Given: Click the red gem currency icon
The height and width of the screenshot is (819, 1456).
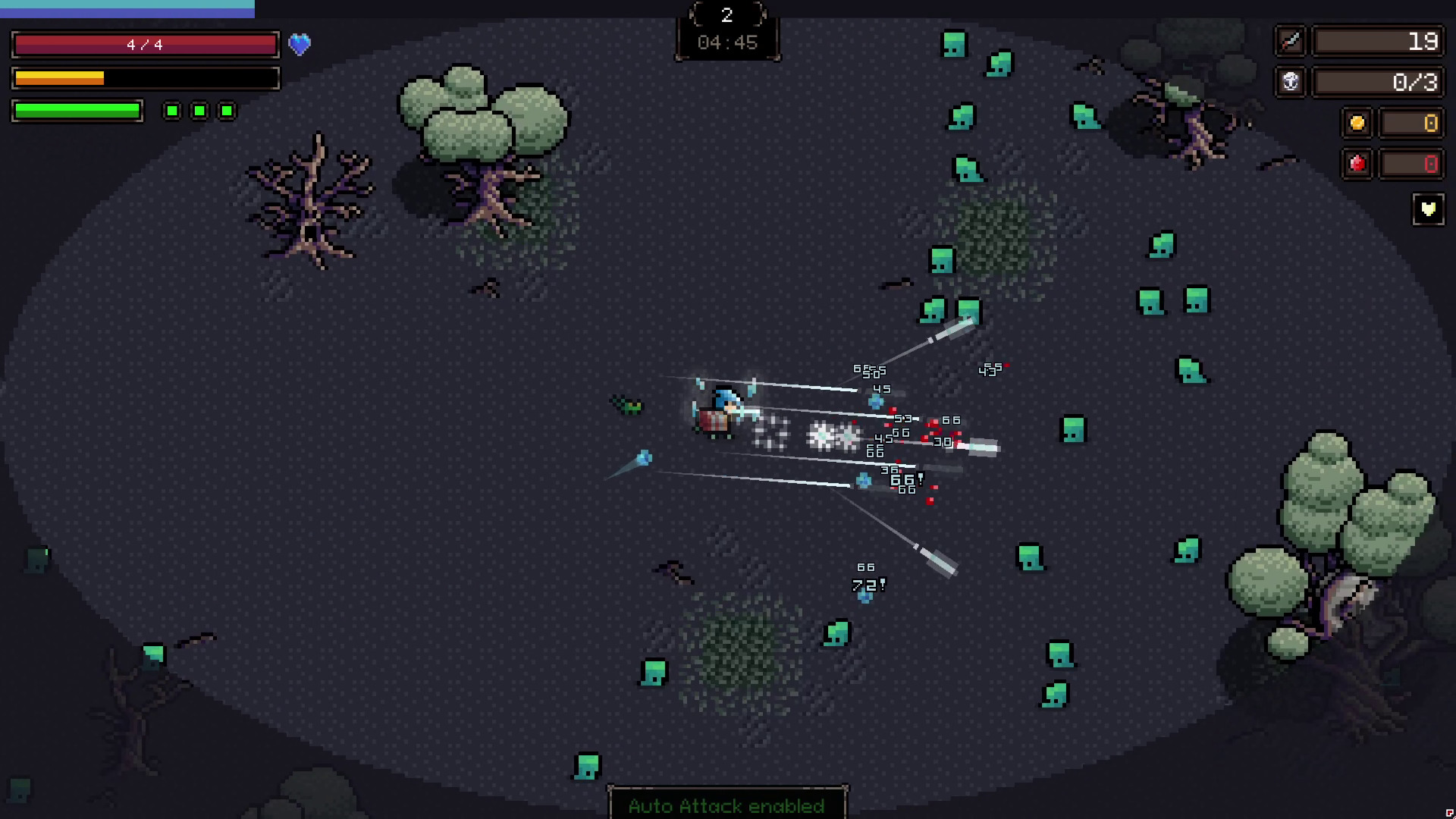Looking at the screenshot, I should point(1357,164).
